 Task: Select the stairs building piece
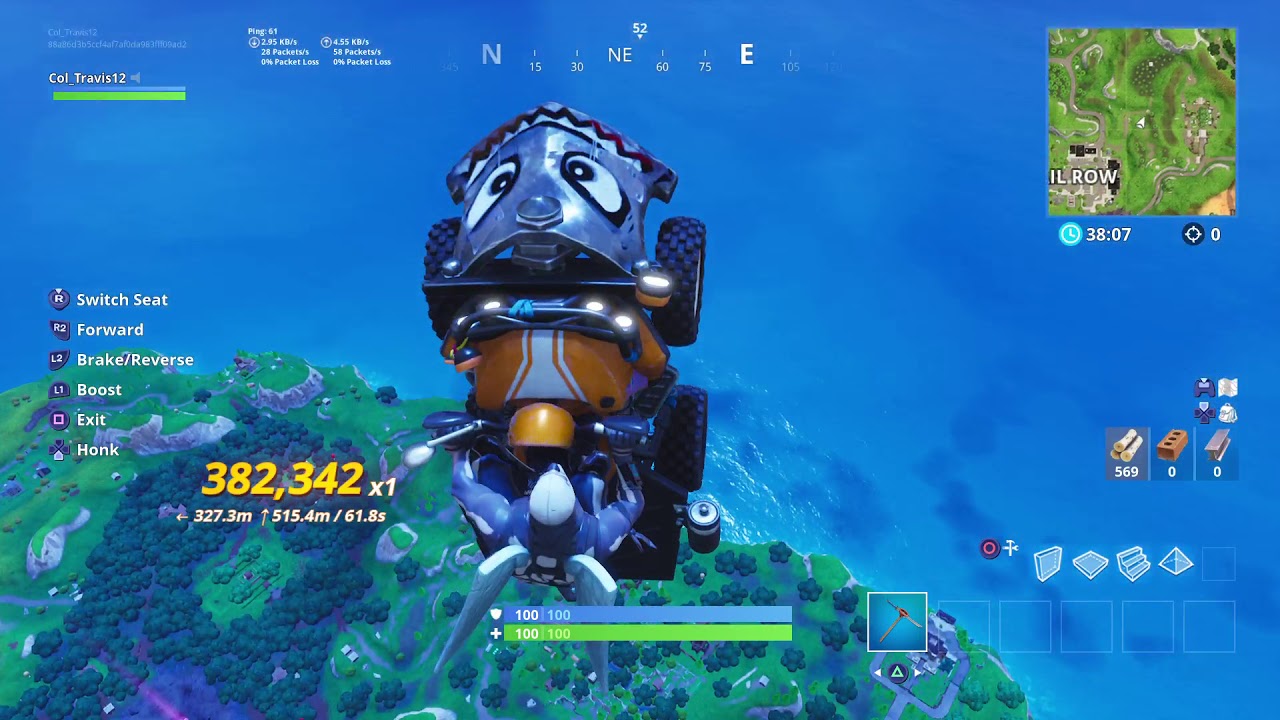coord(1132,563)
